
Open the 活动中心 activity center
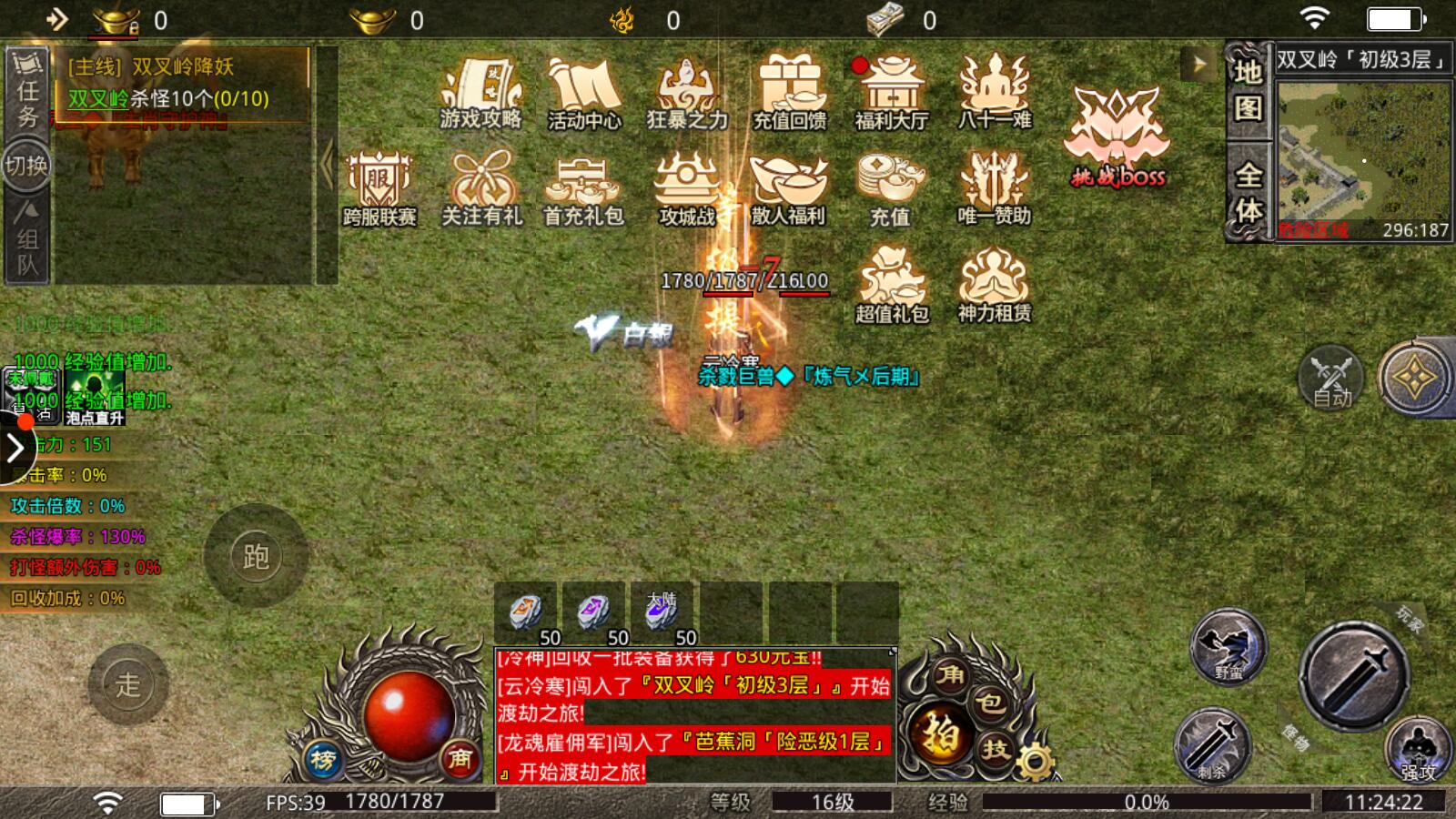(583, 91)
